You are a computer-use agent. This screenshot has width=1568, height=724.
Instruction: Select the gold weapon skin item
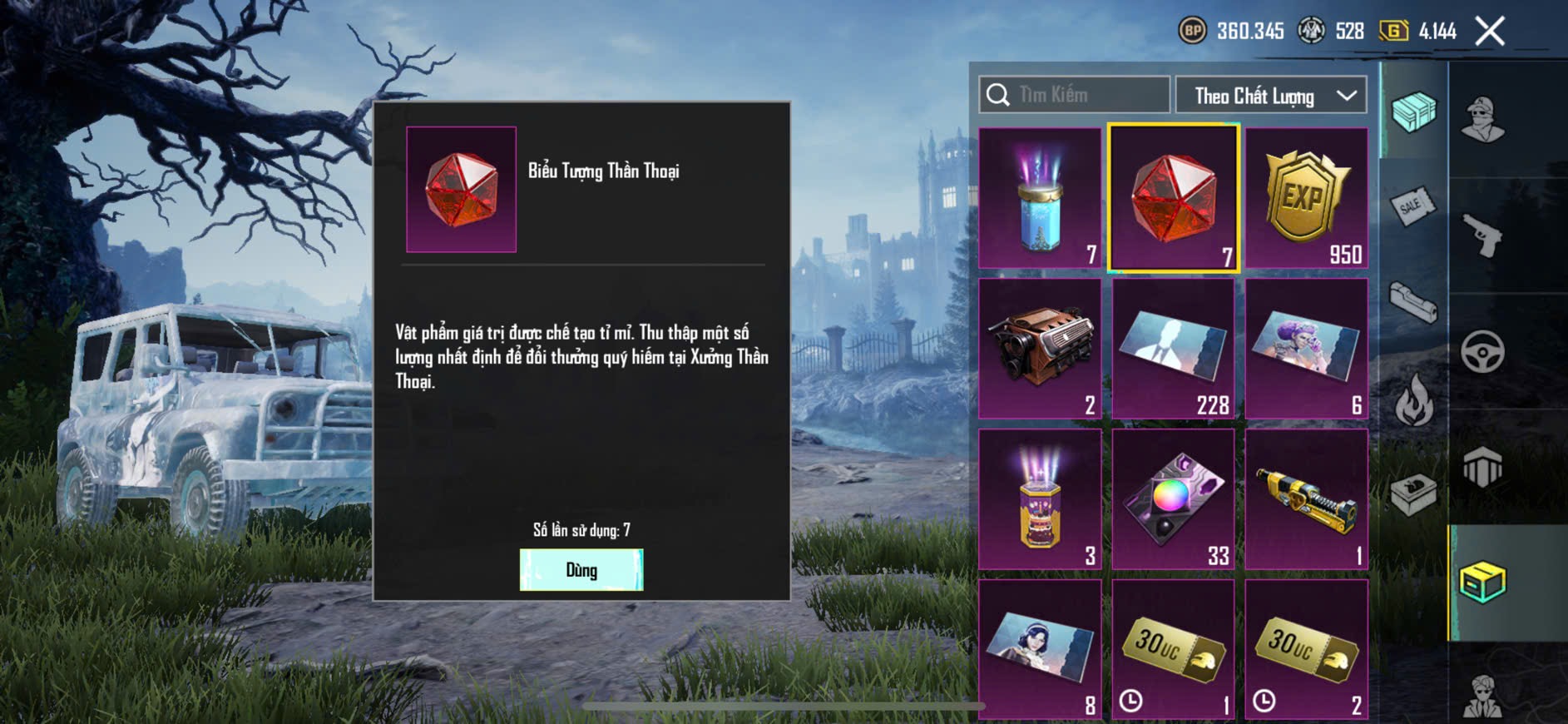(1306, 499)
